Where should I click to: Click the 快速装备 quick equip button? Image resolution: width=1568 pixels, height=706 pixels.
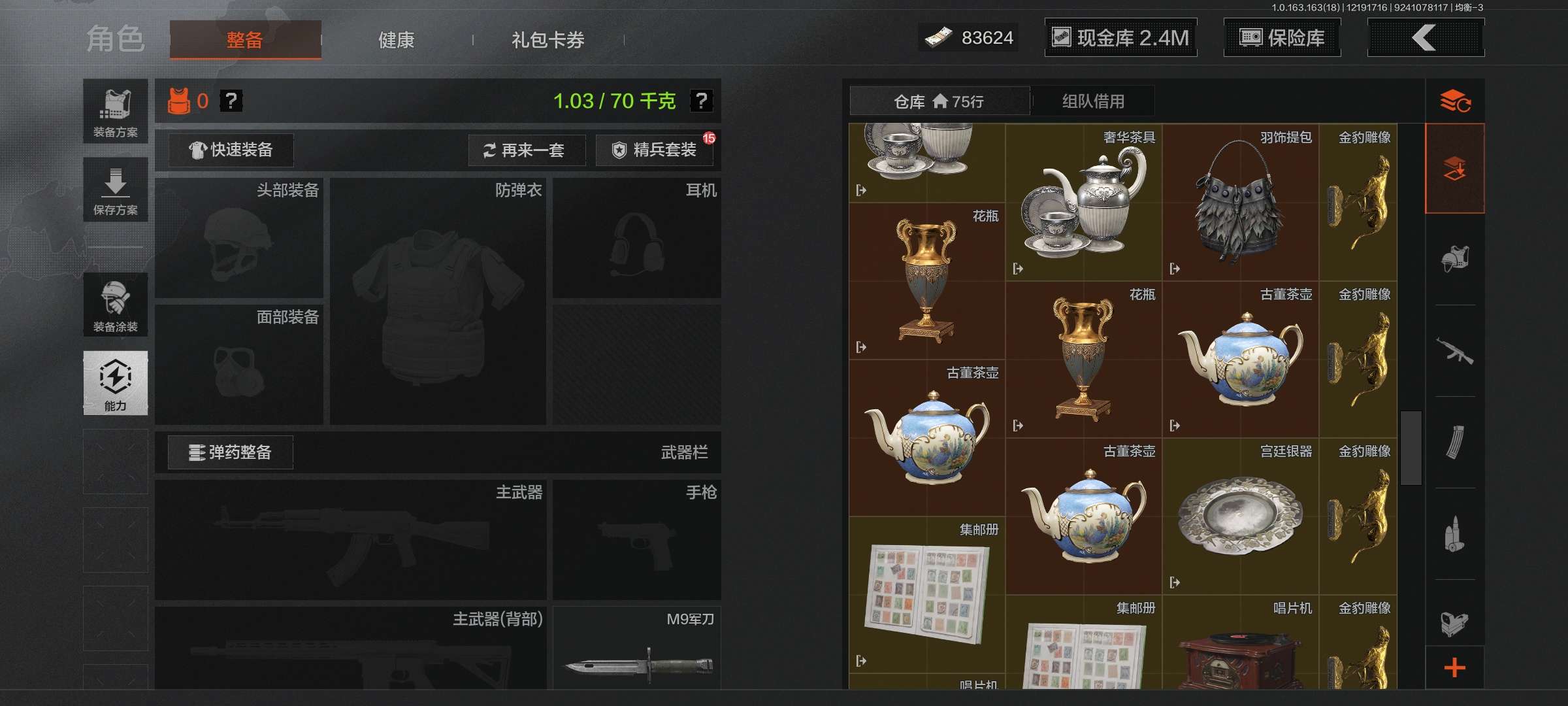coord(230,150)
